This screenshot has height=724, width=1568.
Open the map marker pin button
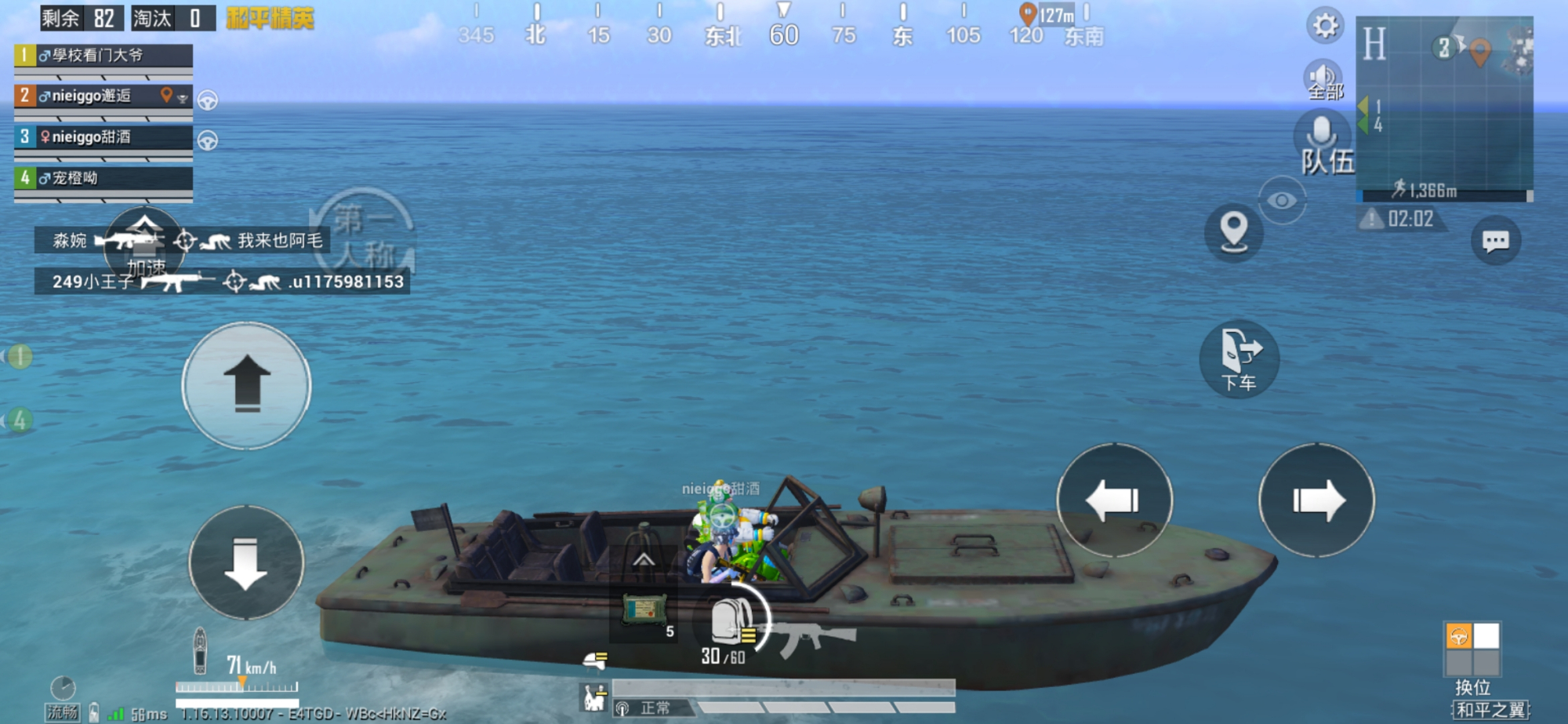click(x=1233, y=232)
